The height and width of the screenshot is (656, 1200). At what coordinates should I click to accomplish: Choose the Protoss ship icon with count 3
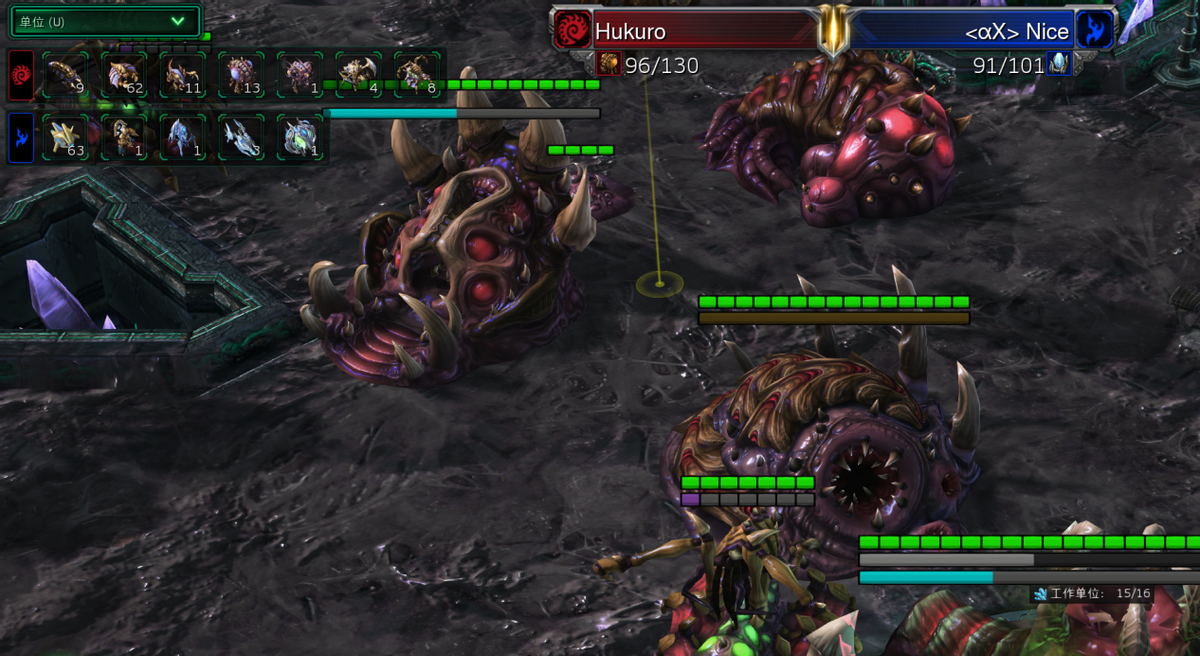tap(242, 137)
